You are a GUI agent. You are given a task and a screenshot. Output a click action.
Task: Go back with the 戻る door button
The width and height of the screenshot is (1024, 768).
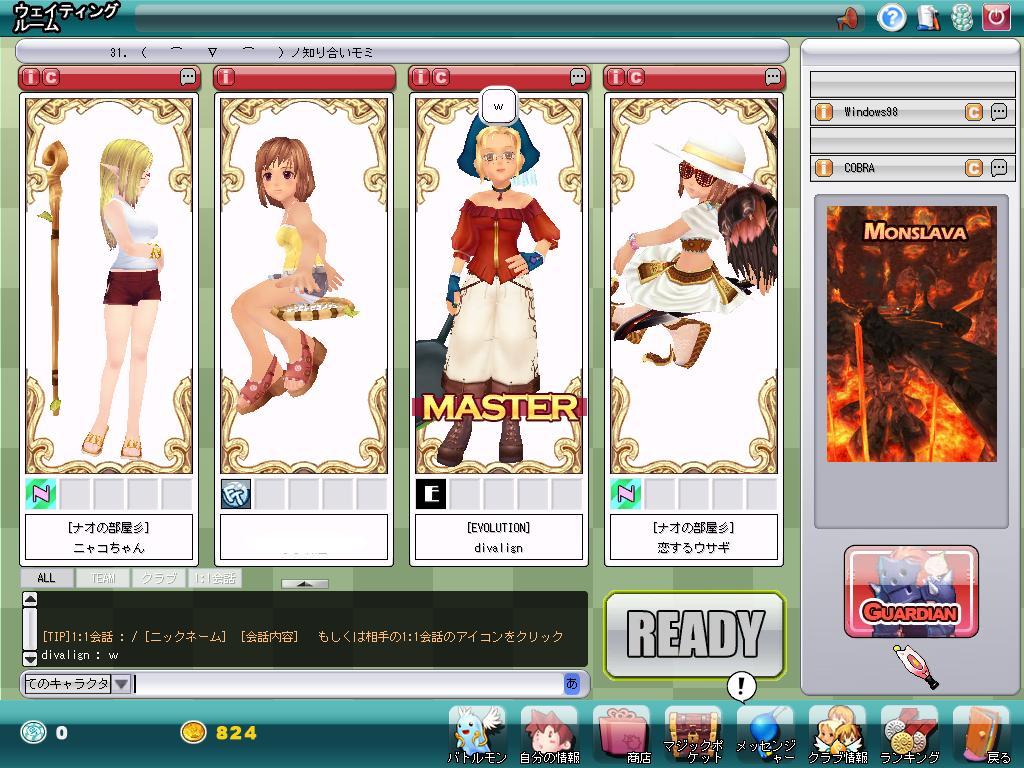click(981, 735)
